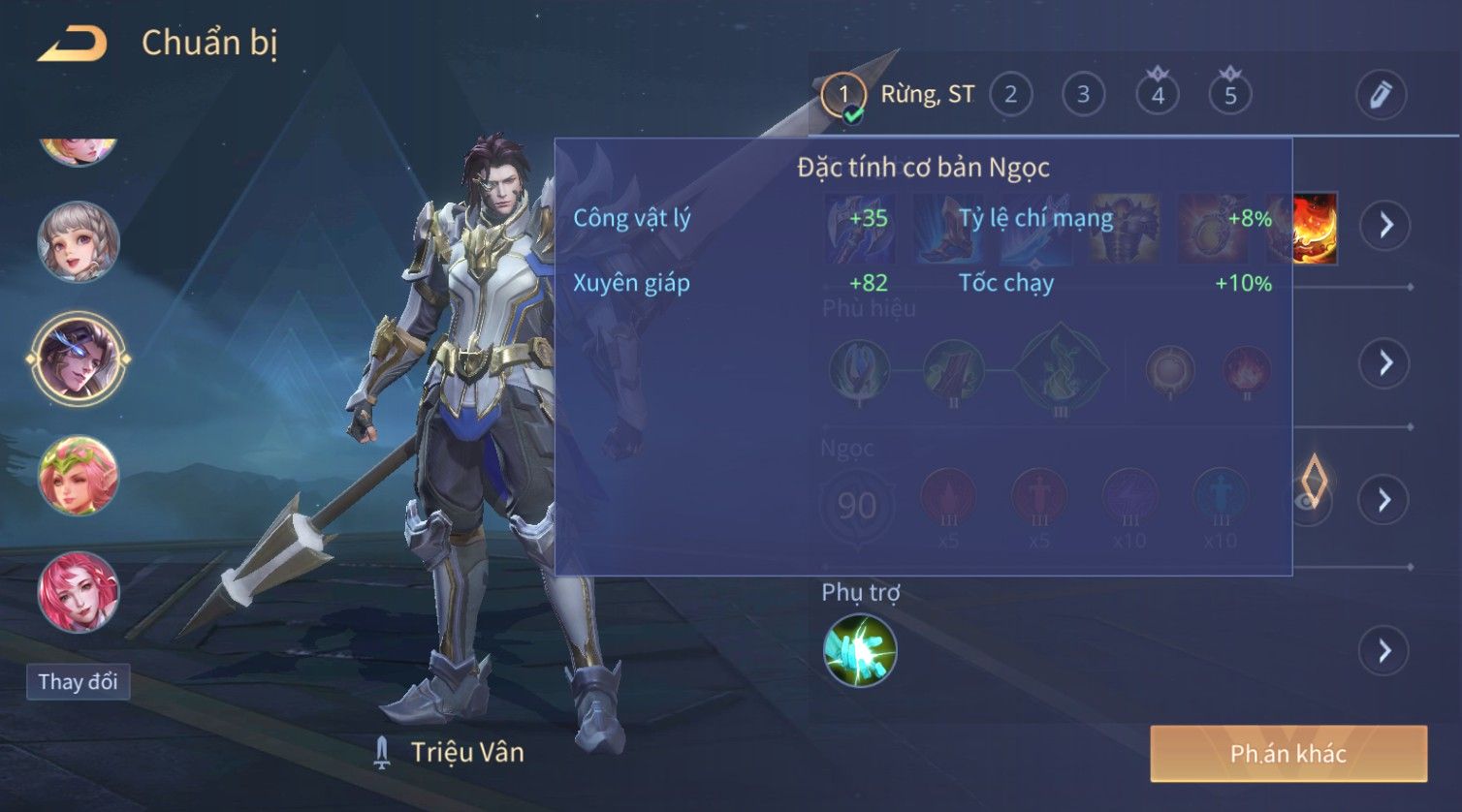Click the Thay đổi button
The width and height of the screenshot is (1462, 812).
[x=78, y=682]
